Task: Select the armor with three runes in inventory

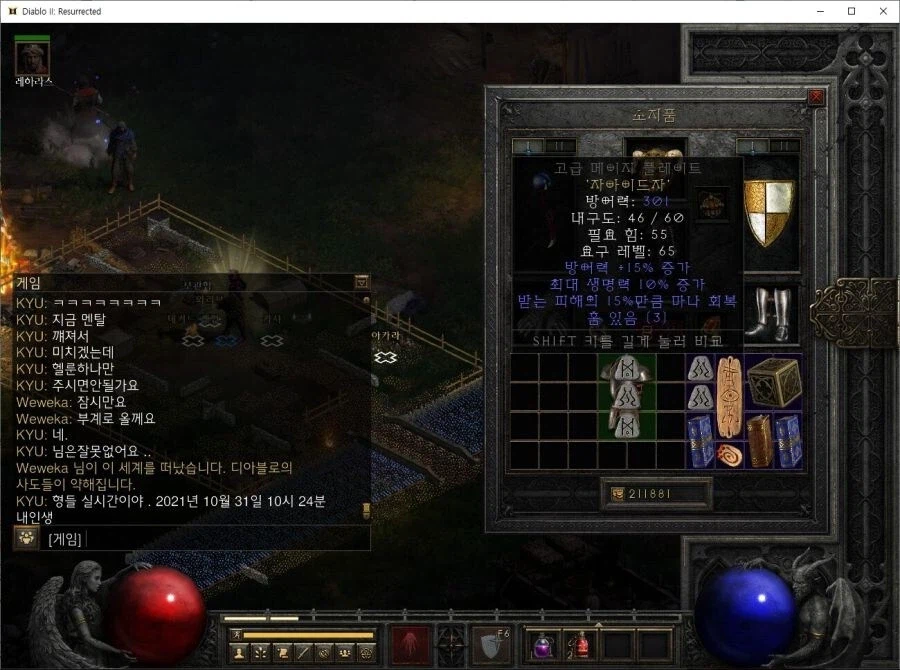Action: click(627, 395)
